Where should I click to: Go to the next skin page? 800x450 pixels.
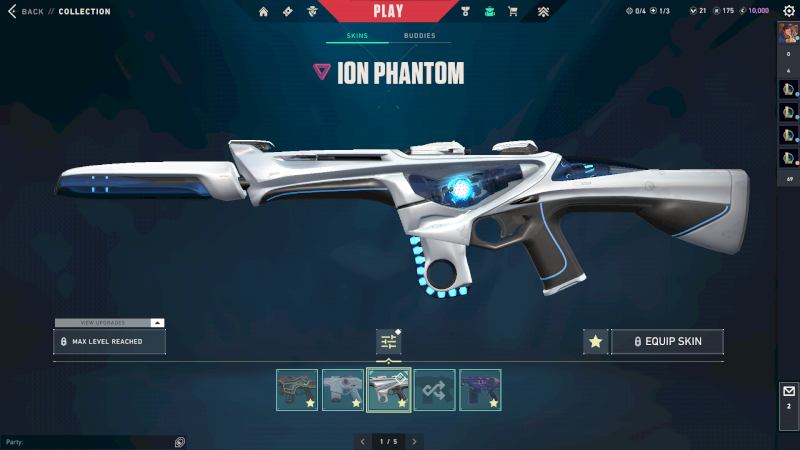pyautogui.click(x=415, y=441)
